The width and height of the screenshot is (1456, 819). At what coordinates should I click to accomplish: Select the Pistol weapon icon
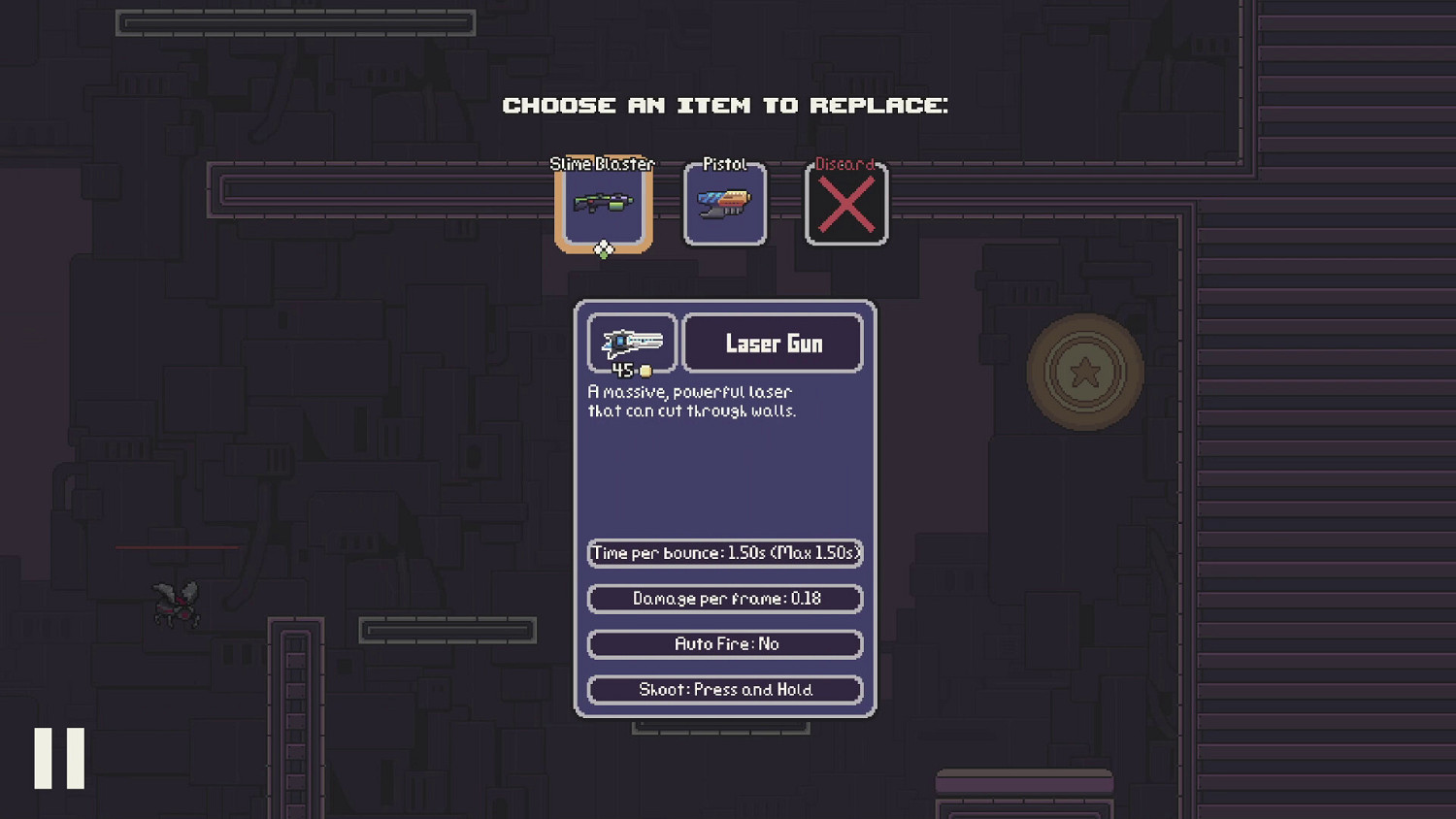point(724,204)
